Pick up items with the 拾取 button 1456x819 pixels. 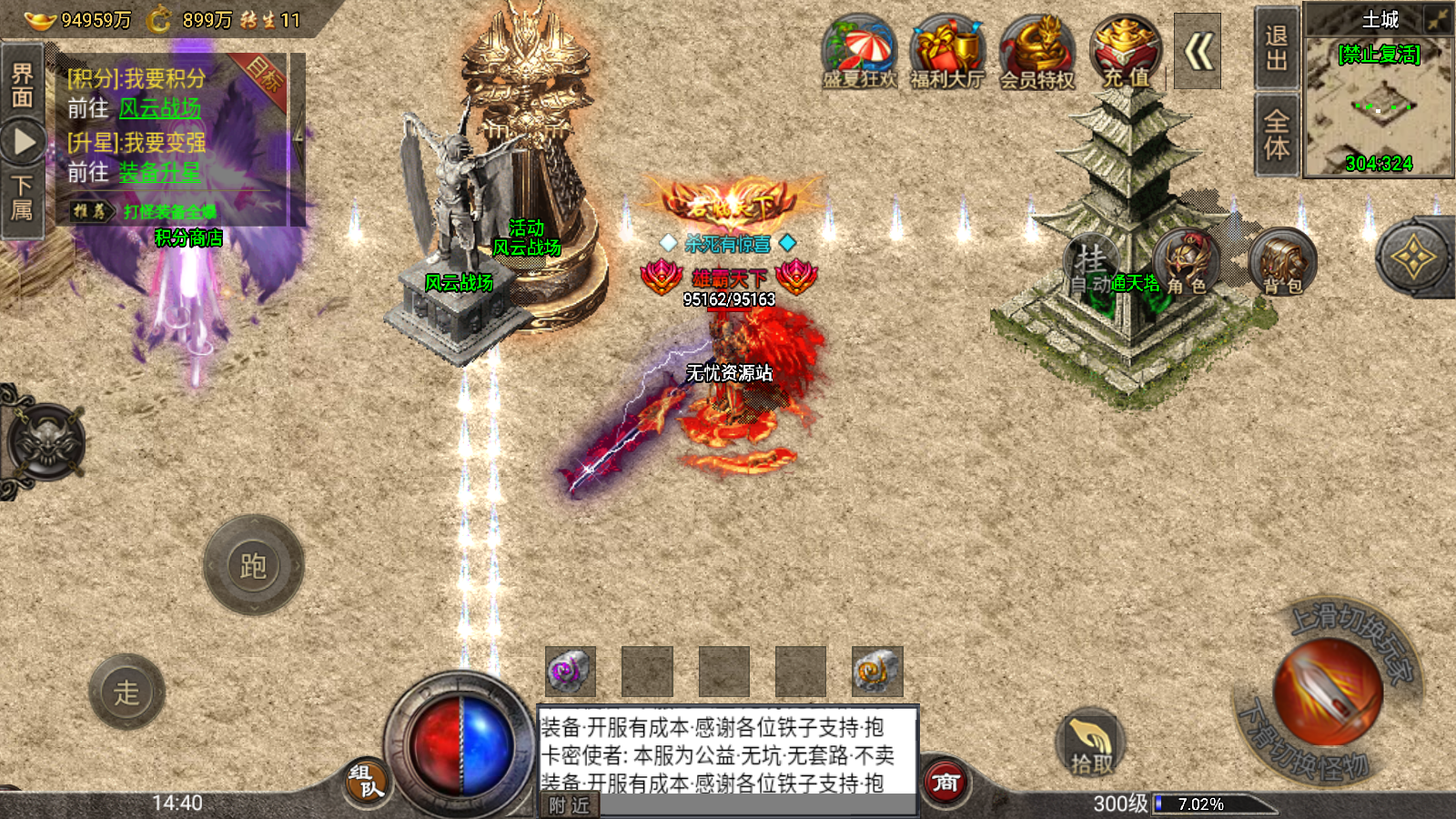pos(1090,743)
